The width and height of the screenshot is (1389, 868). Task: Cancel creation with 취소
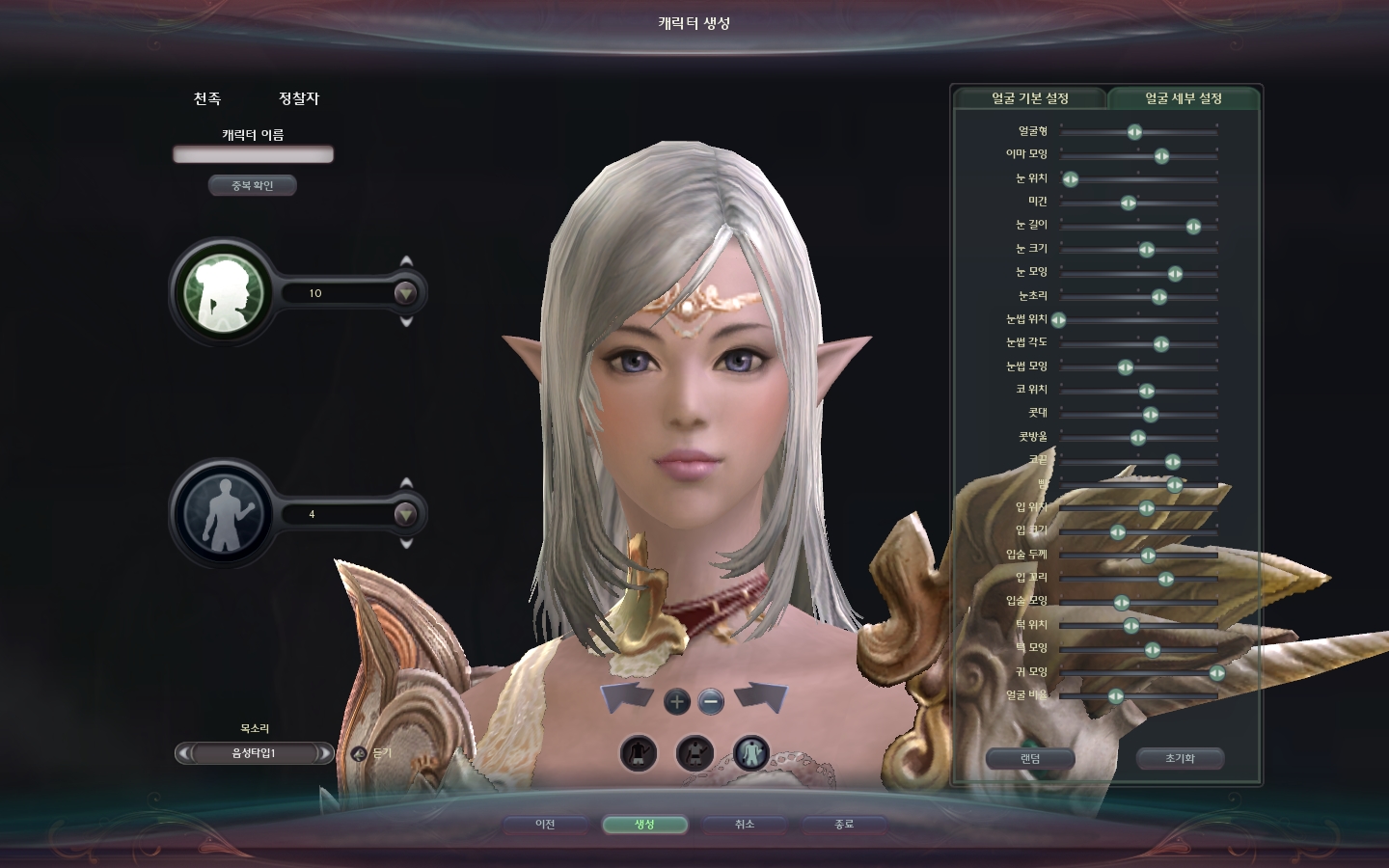745,825
